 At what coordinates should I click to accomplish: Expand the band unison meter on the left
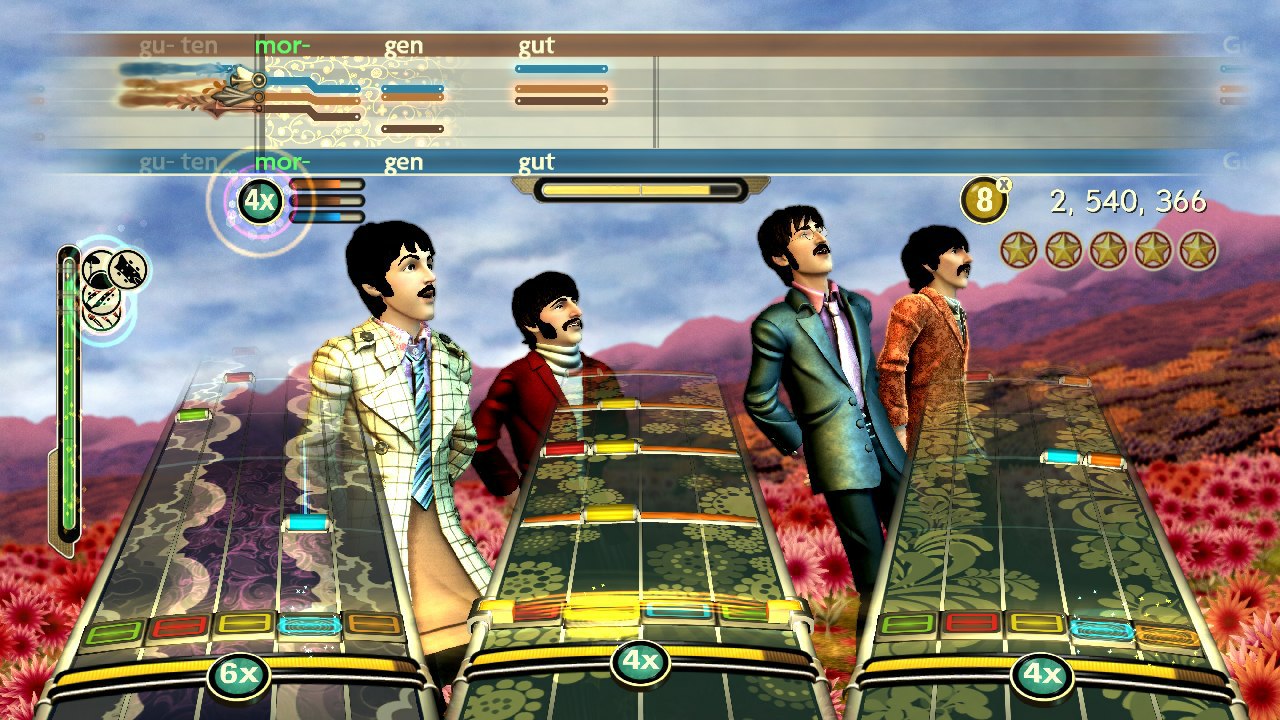point(67,400)
